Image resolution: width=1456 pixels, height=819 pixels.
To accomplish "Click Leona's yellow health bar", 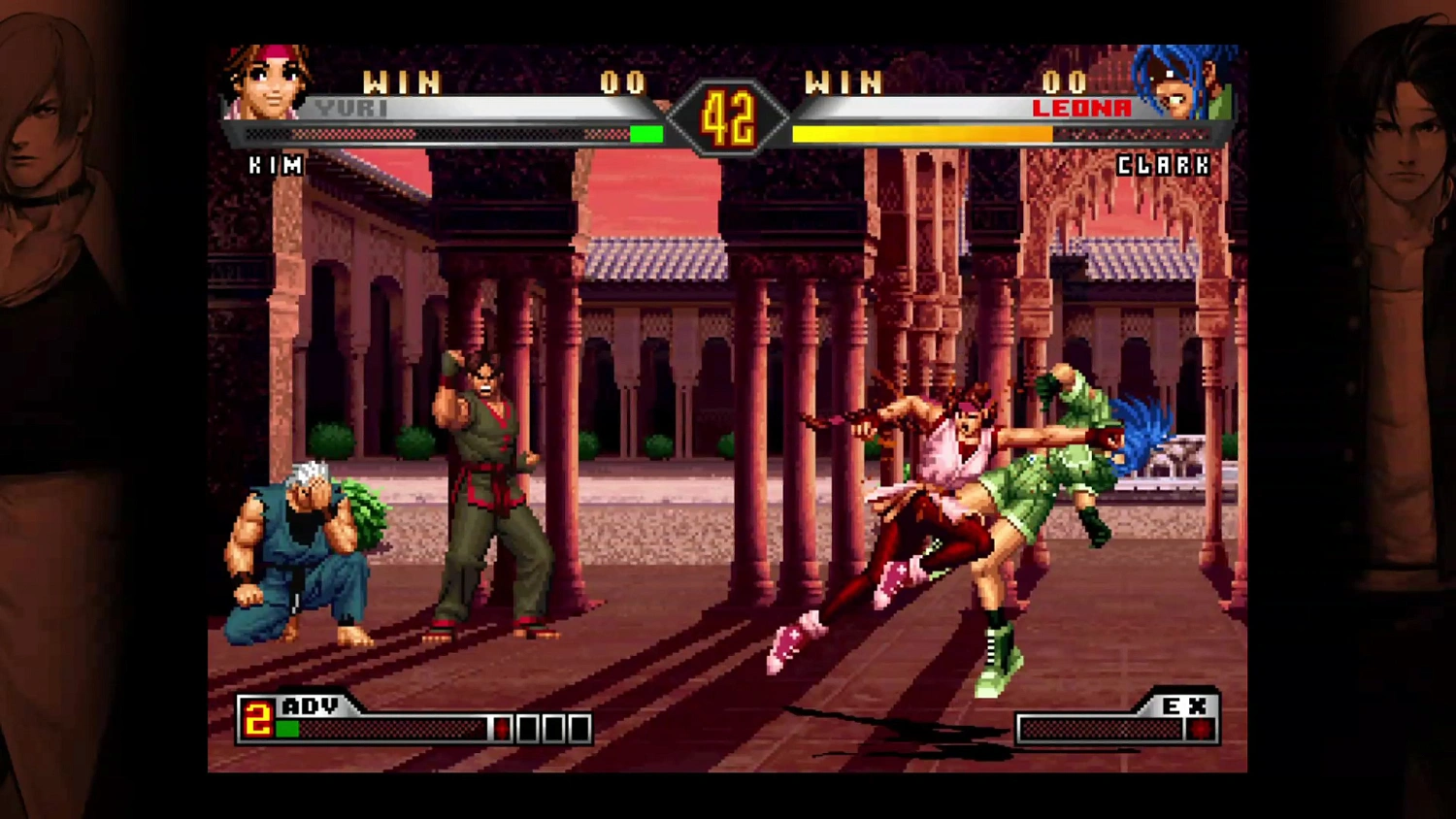I will tap(922, 133).
